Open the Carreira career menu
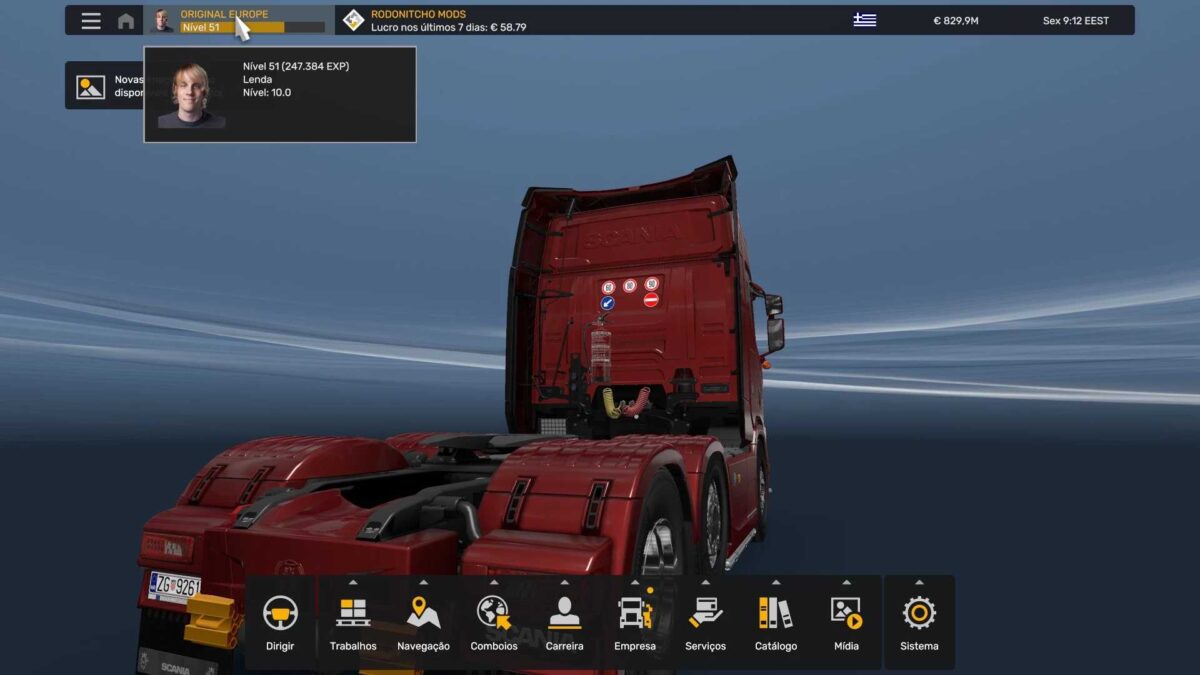The image size is (1200, 675). pyautogui.click(x=564, y=622)
